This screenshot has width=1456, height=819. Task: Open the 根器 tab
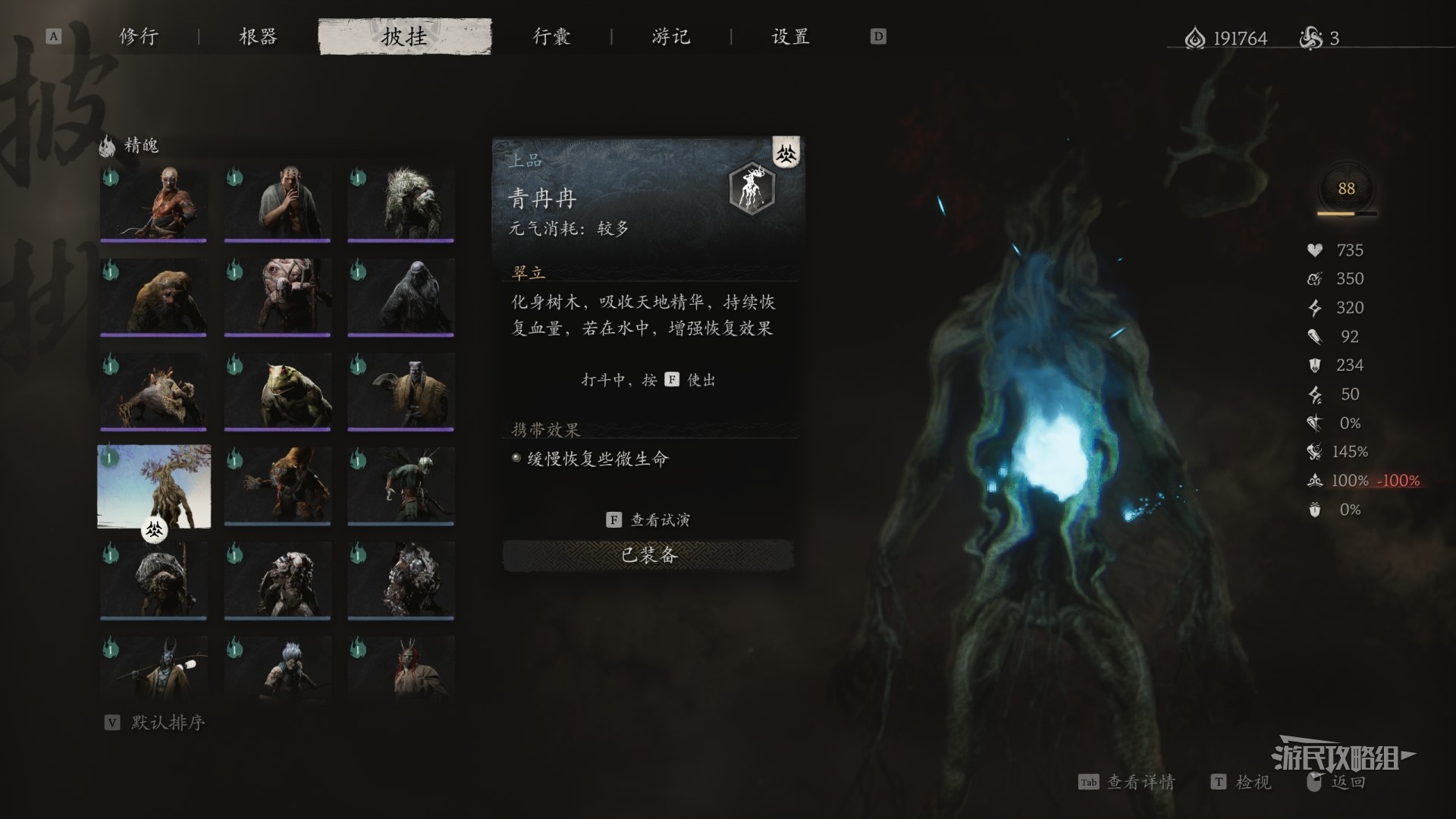coord(258,36)
